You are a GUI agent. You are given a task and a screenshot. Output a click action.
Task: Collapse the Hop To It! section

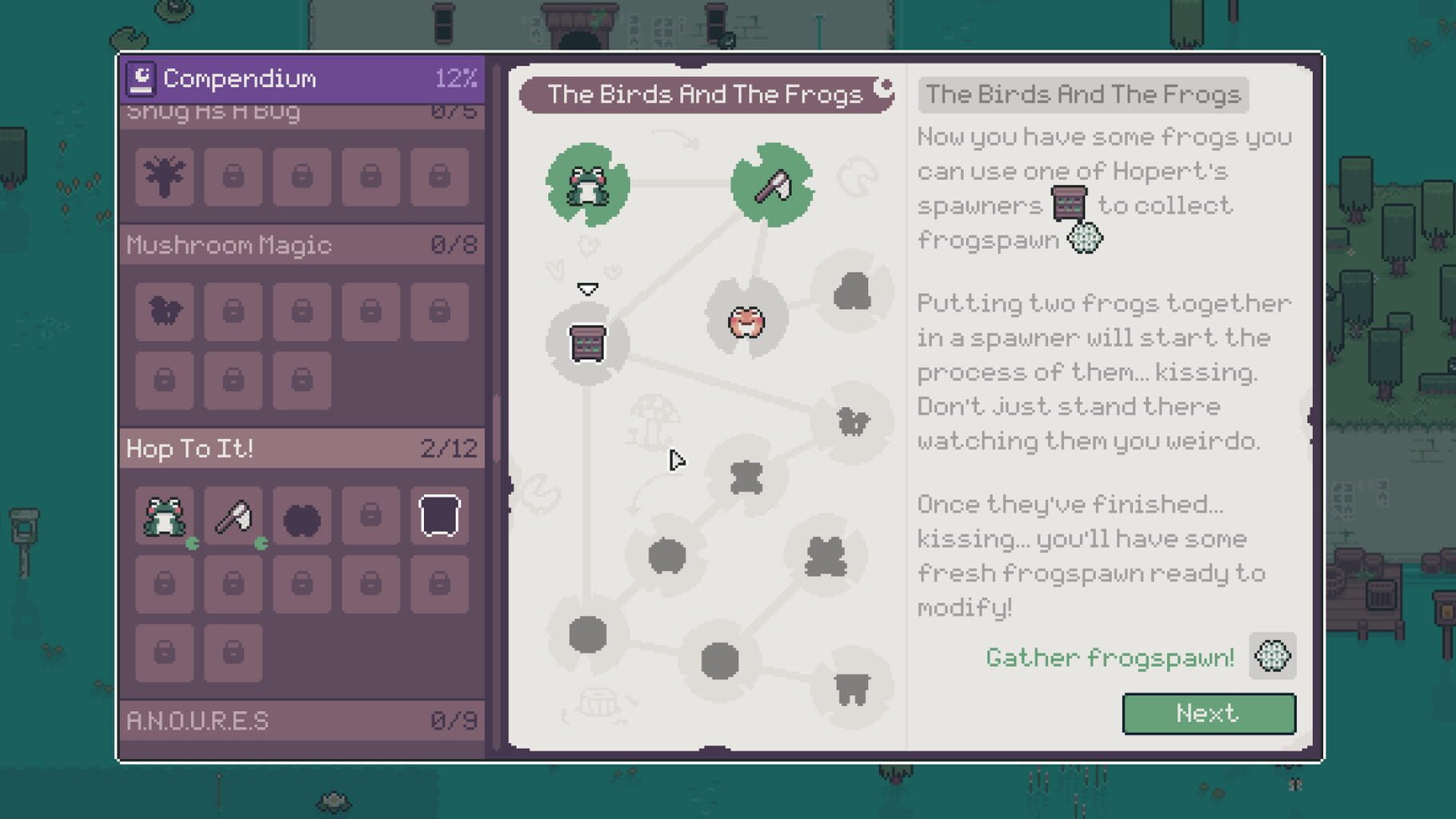[x=304, y=449]
